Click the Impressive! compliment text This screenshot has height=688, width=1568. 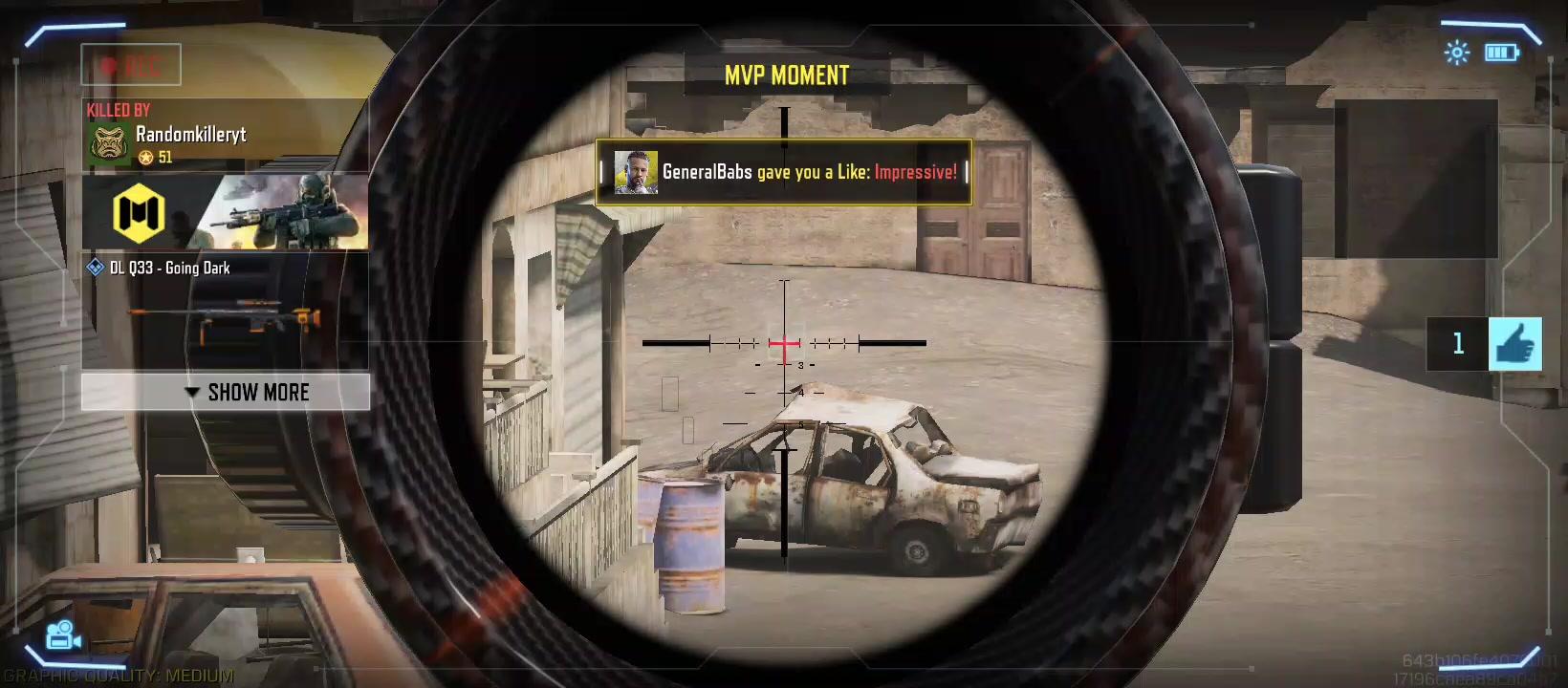tap(915, 172)
